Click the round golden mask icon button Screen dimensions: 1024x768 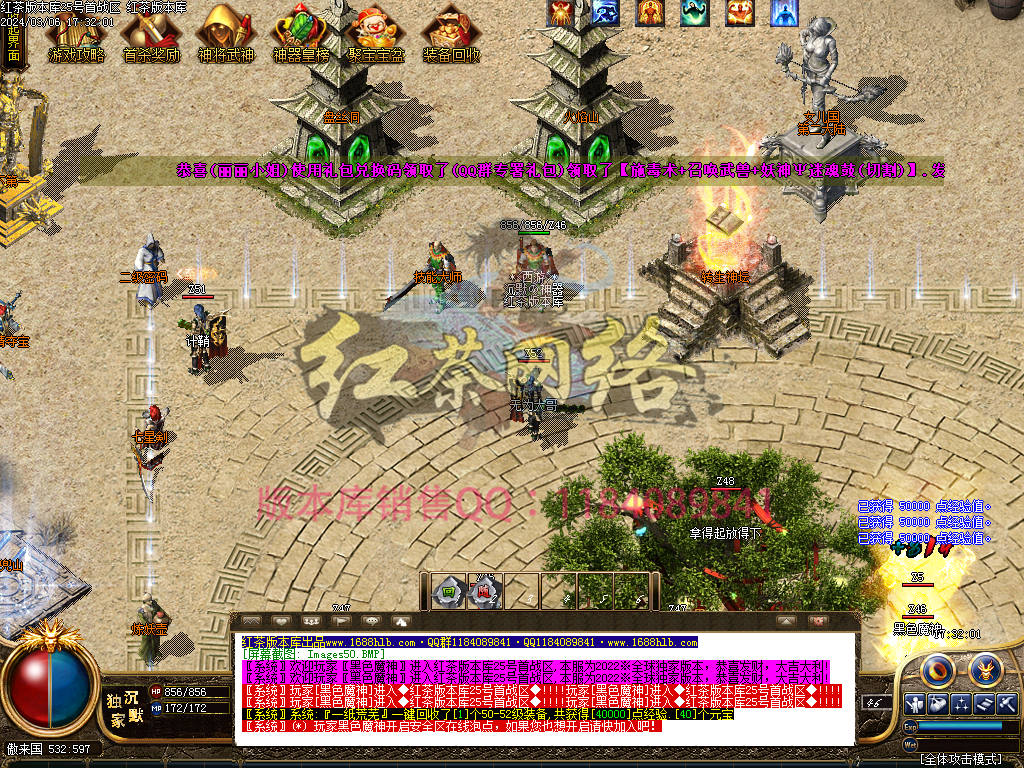(985, 668)
